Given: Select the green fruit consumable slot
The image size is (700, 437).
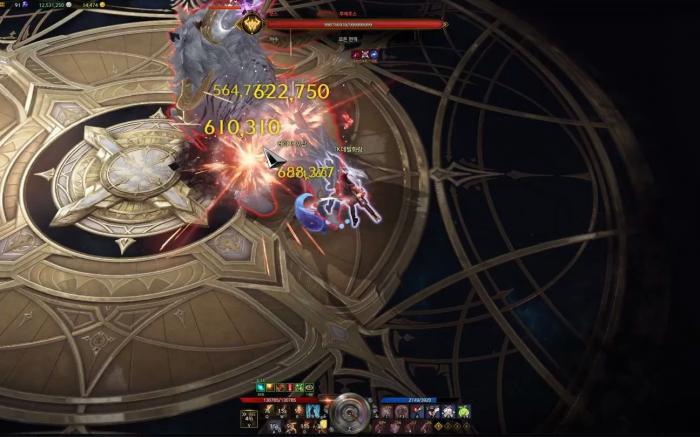Looking at the screenshot, I should point(464,411).
